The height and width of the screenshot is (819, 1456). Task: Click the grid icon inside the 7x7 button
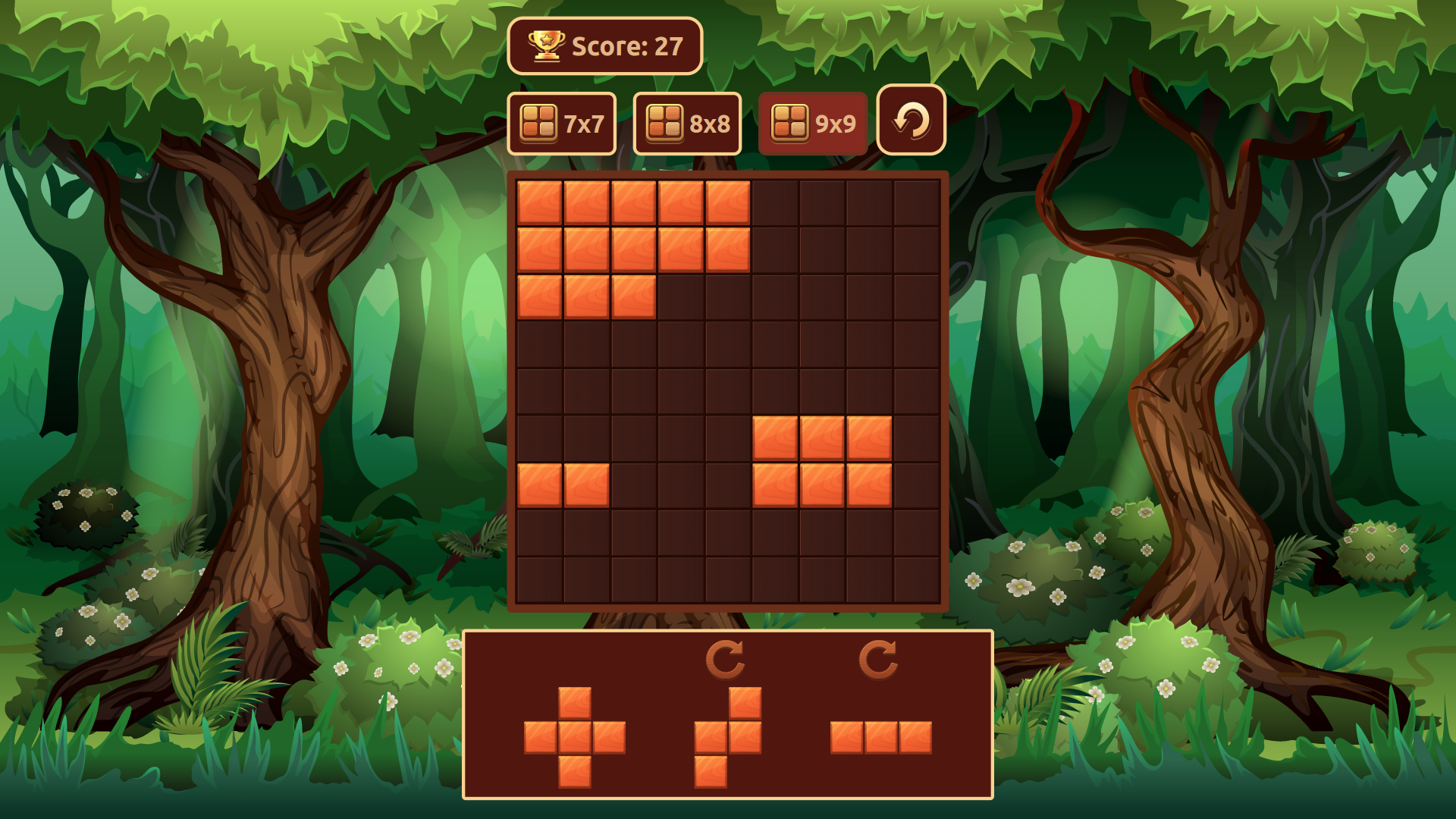coord(538,121)
